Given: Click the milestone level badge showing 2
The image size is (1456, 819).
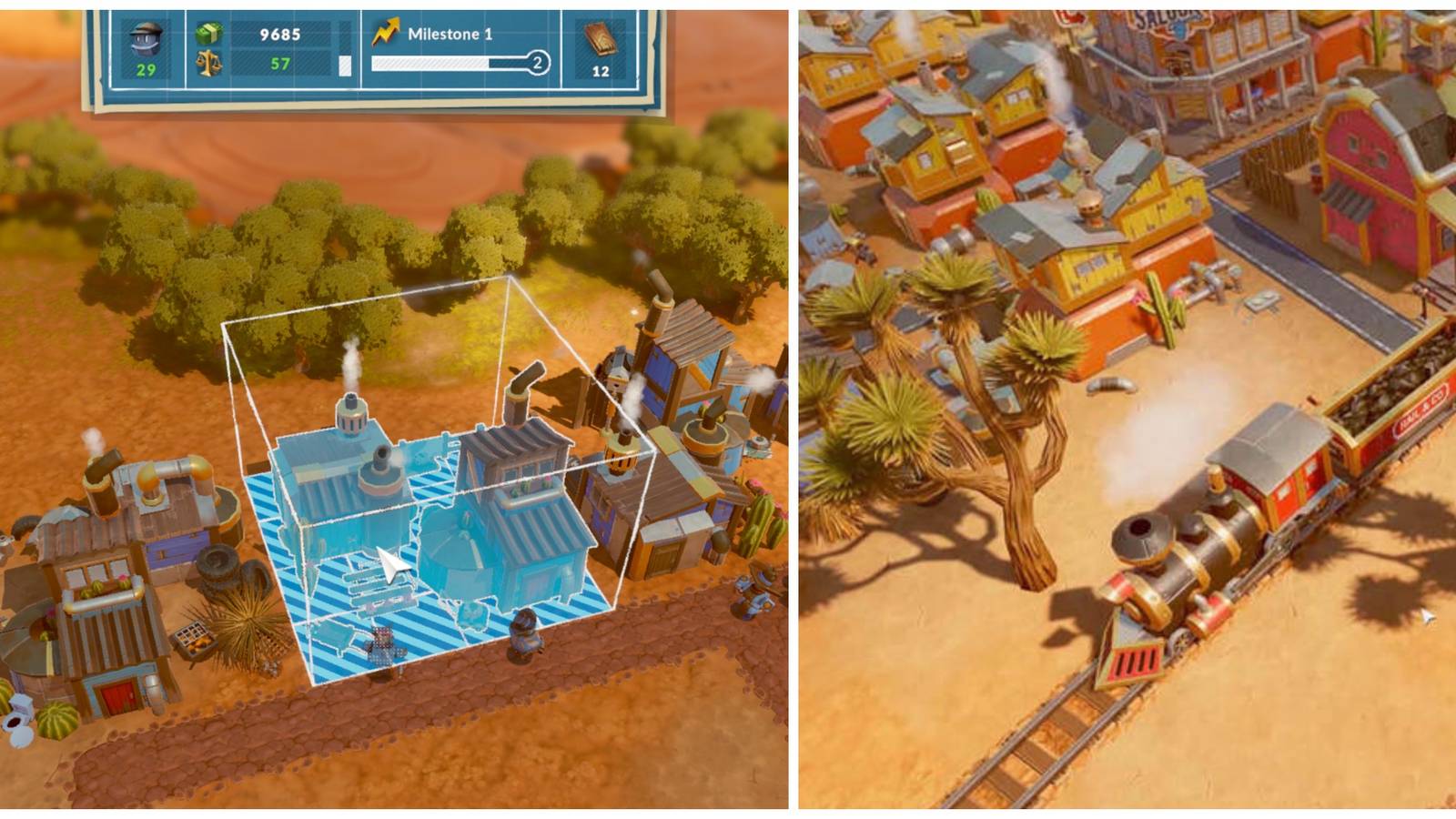Looking at the screenshot, I should point(537,62).
